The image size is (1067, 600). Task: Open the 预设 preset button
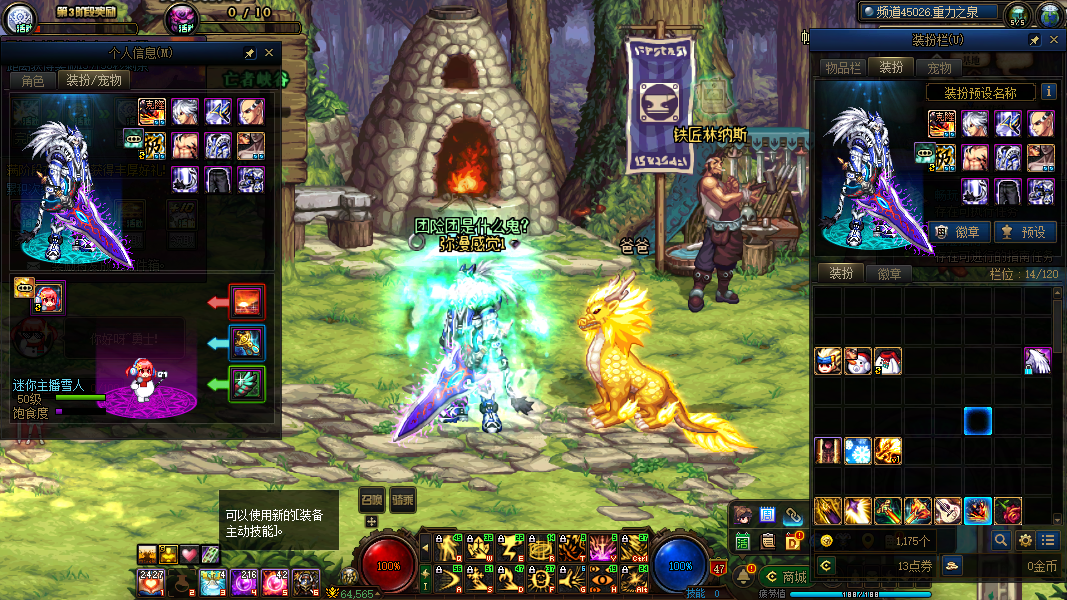point(1025,232)
